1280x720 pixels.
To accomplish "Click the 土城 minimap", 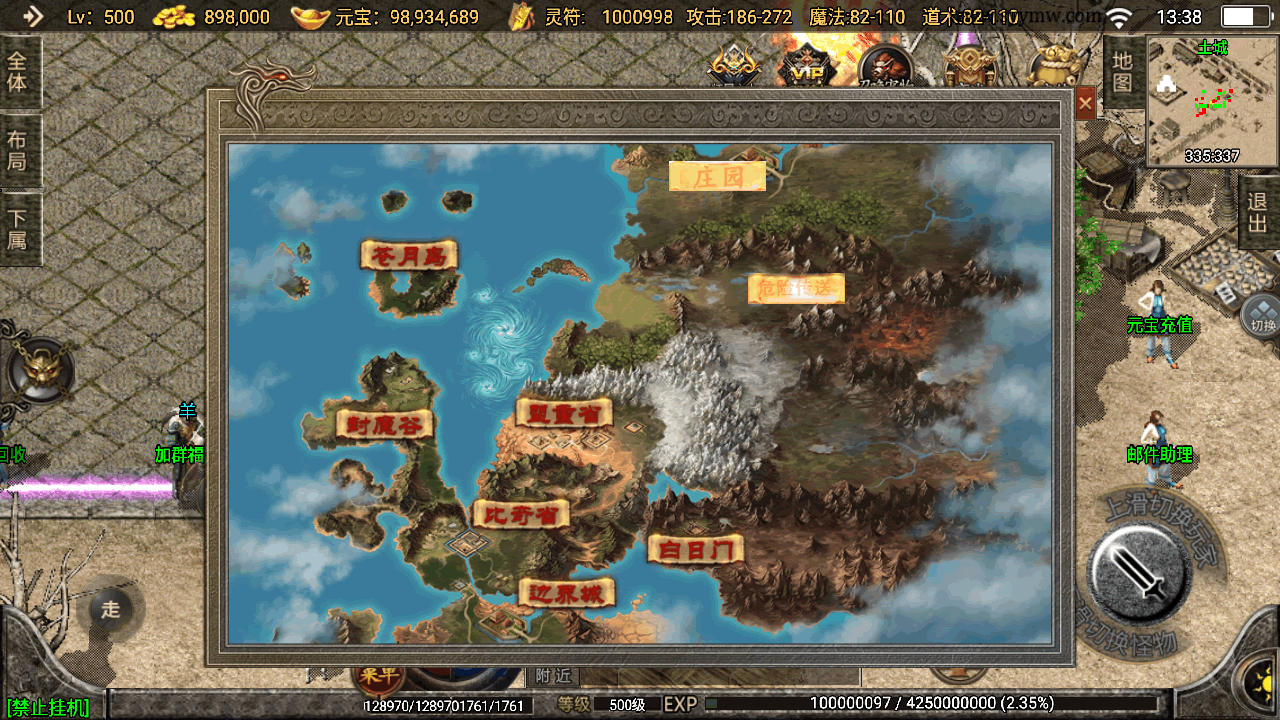I will tap(1211, 102).
